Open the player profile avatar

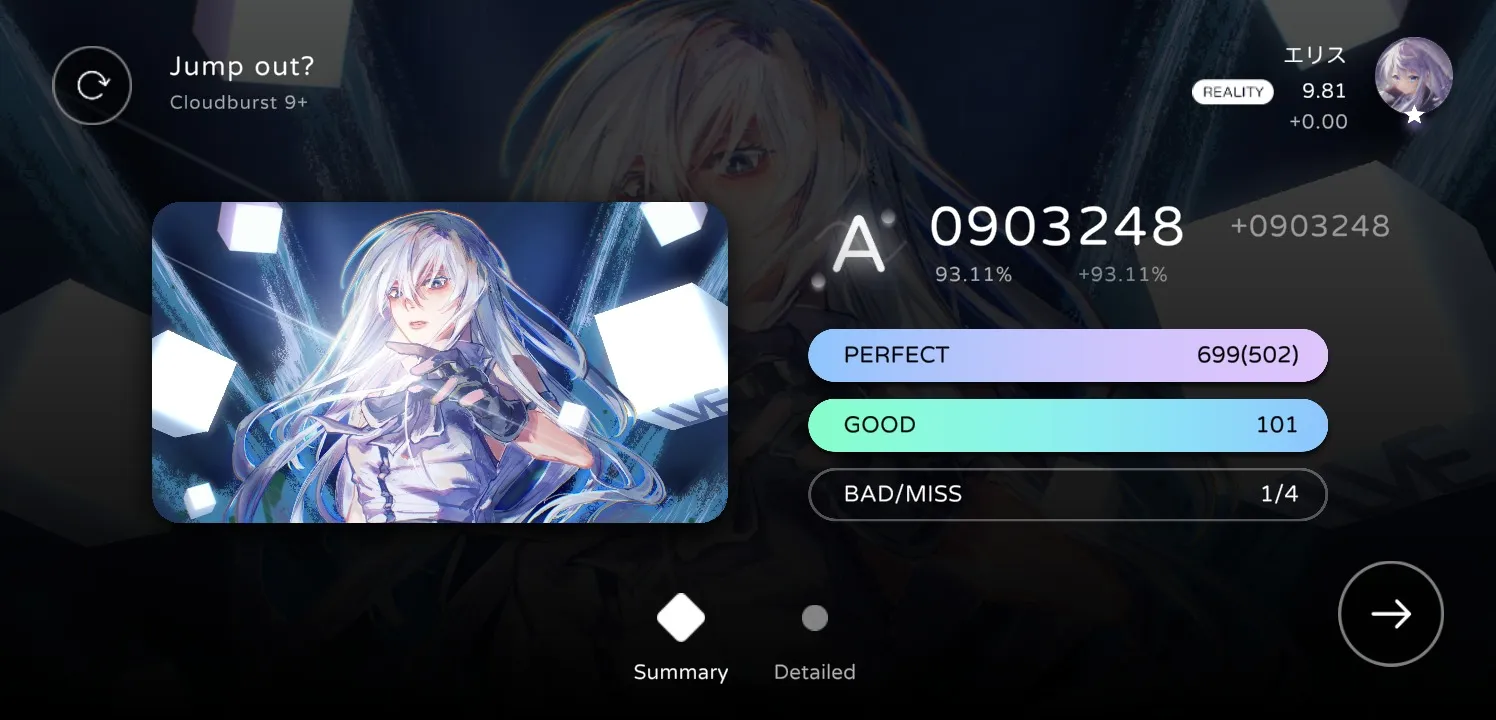coord(1413,77)
